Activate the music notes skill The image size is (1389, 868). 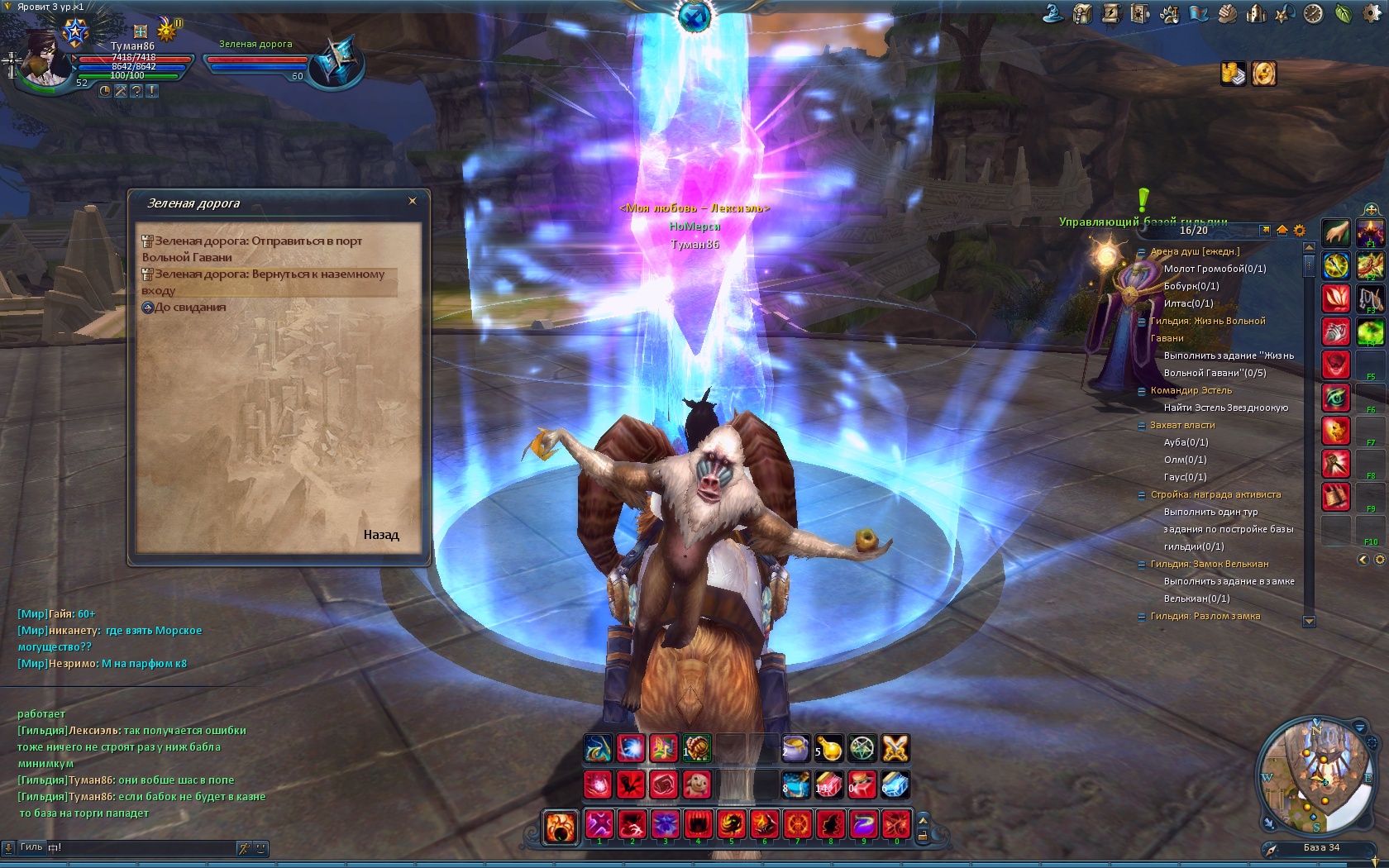664,749
